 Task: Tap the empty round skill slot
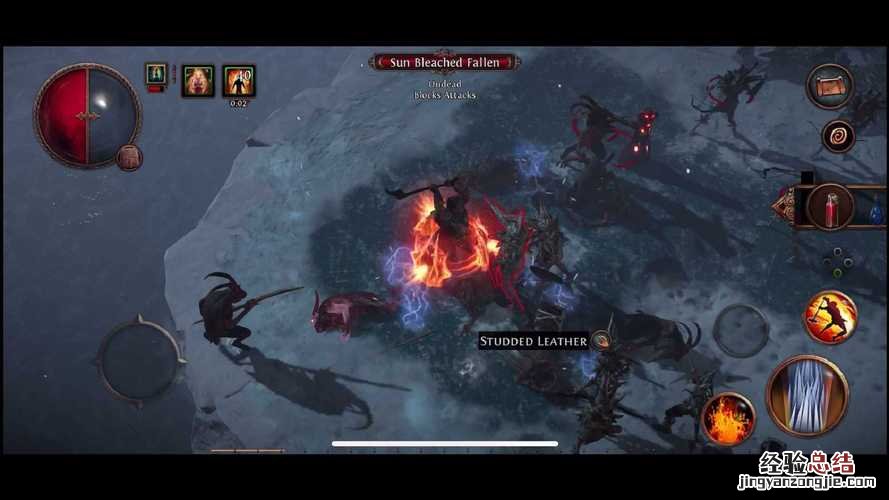(x=741, y=329)
